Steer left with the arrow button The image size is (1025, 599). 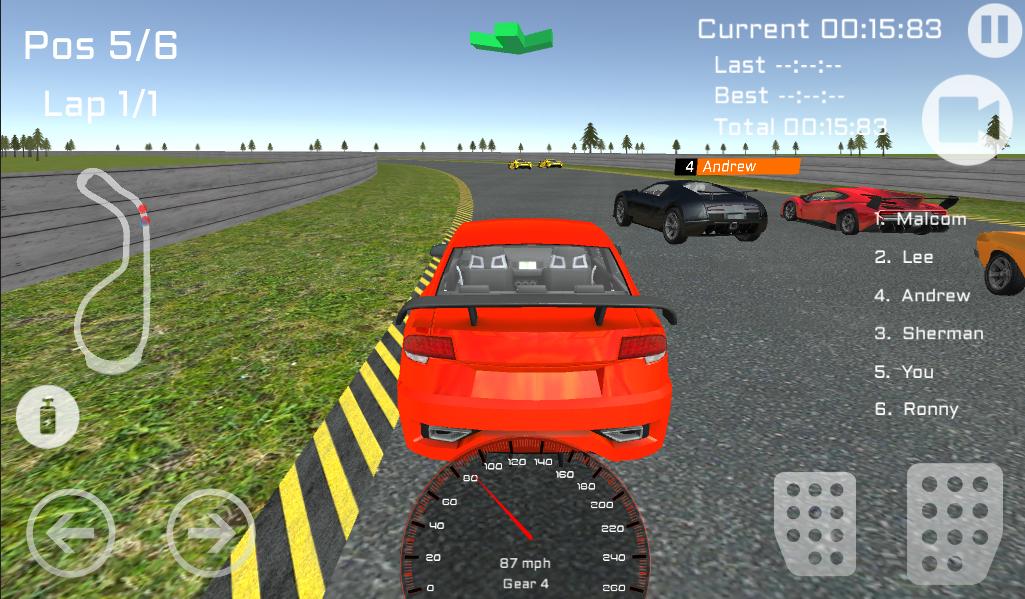tap(71, 533)
